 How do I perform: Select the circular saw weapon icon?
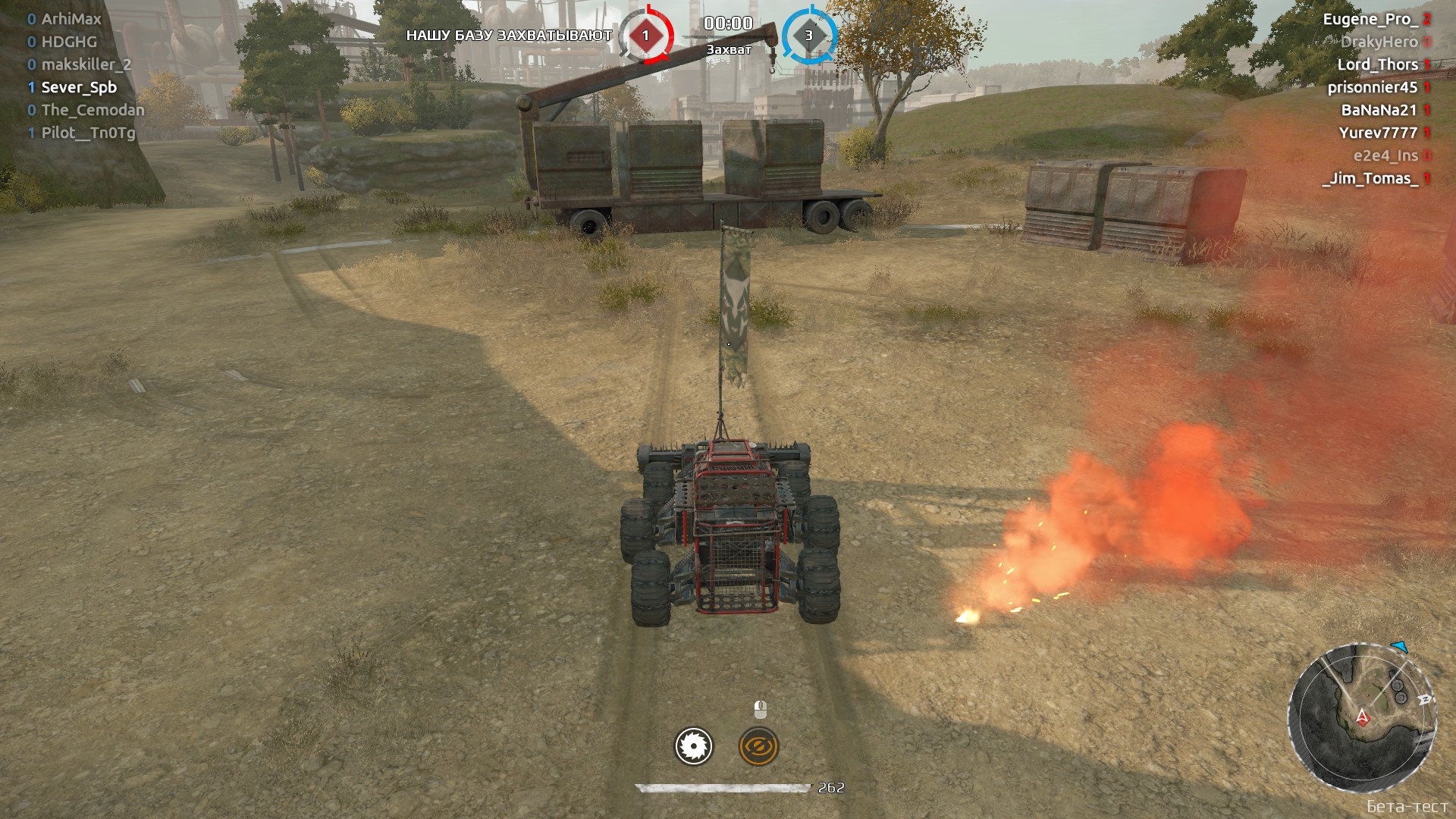pyautogui.click(x=693, y=746)
